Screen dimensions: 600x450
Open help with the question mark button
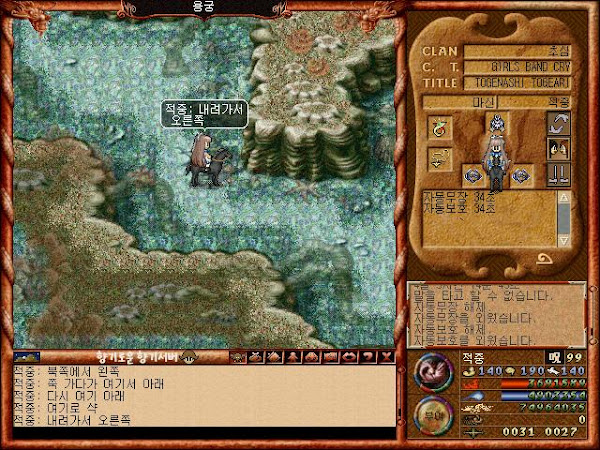tap(369, 356)
